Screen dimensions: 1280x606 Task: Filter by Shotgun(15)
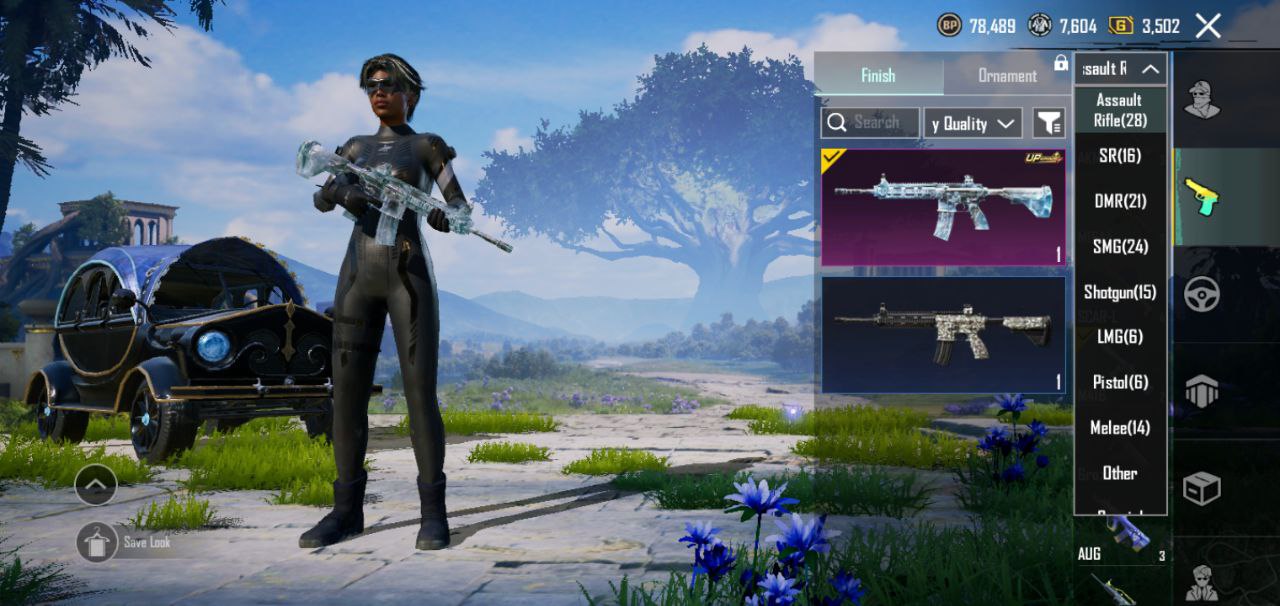click(1120, 292)
